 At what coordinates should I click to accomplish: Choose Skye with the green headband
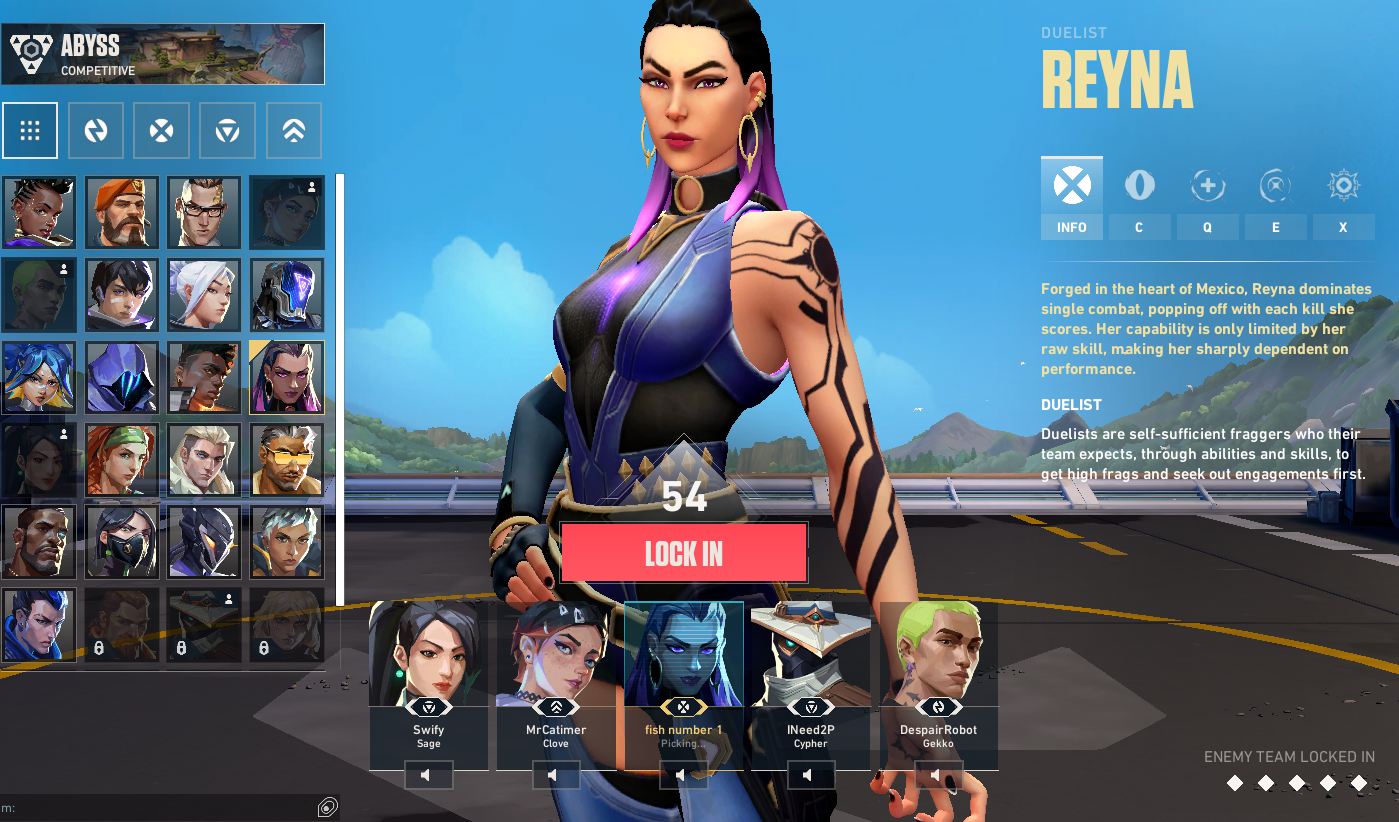point(121,460)
